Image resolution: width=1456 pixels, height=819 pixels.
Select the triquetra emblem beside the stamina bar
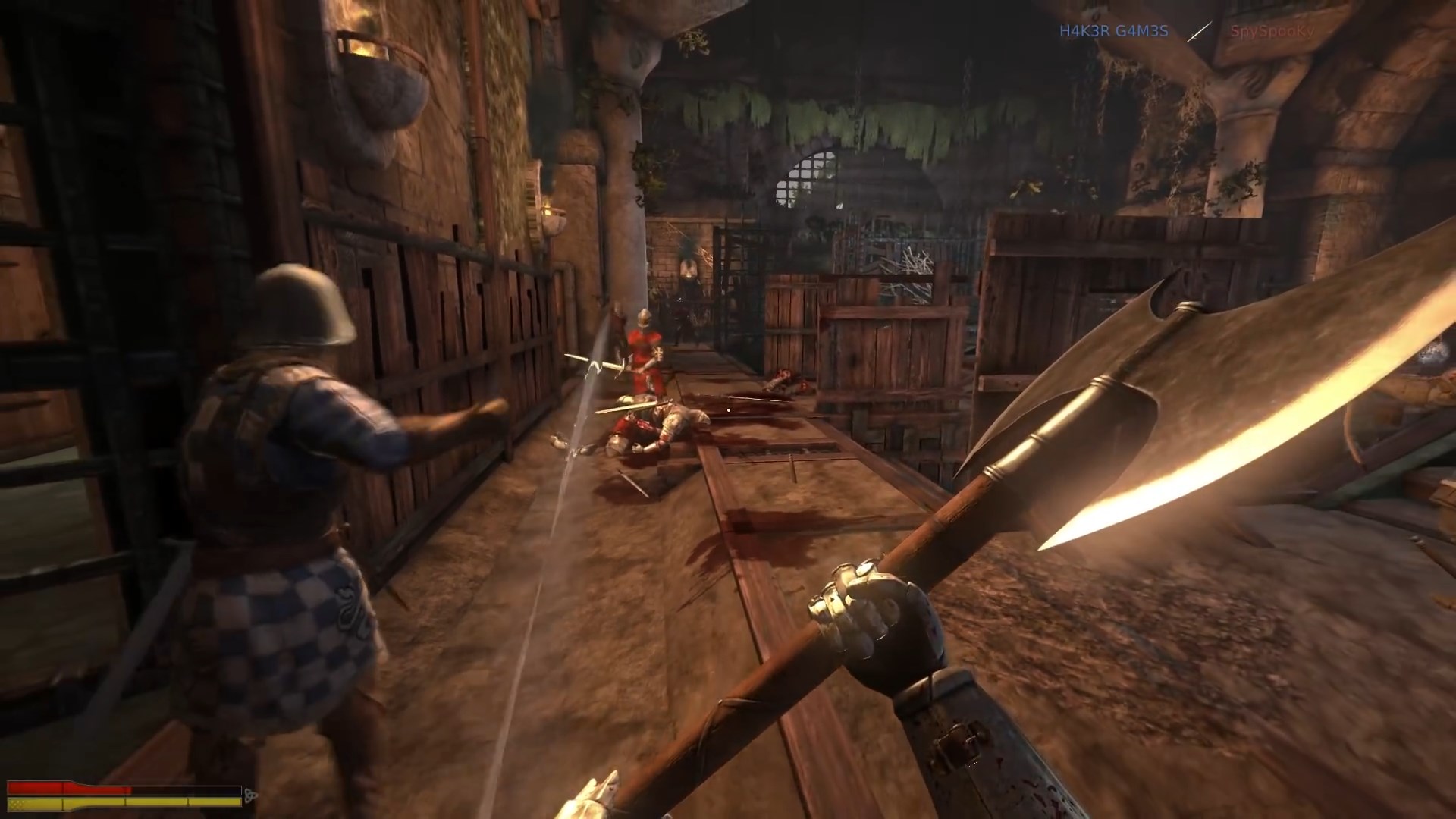[x=251, y=795]
